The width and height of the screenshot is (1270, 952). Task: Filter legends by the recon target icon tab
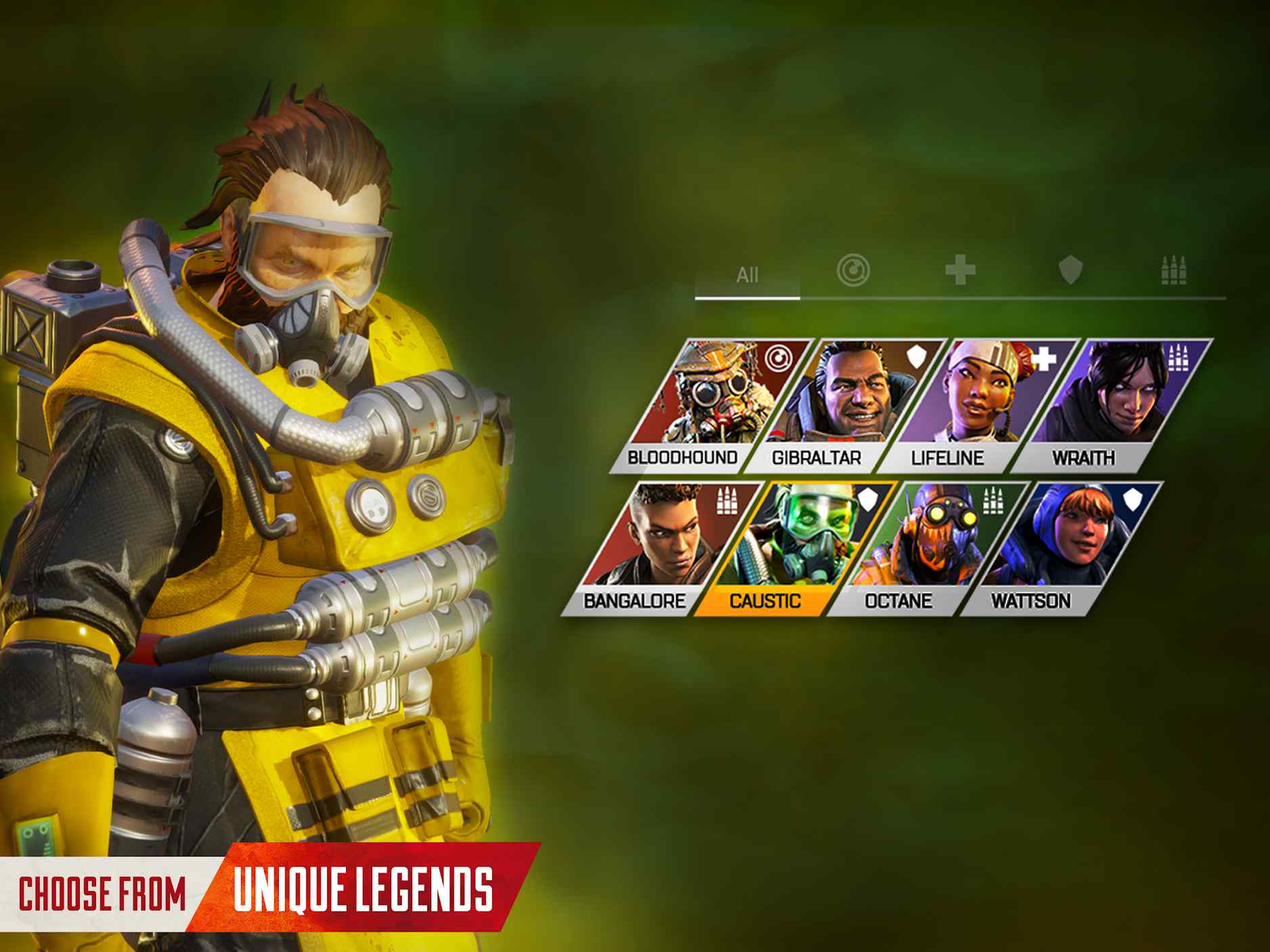(853, 271)
